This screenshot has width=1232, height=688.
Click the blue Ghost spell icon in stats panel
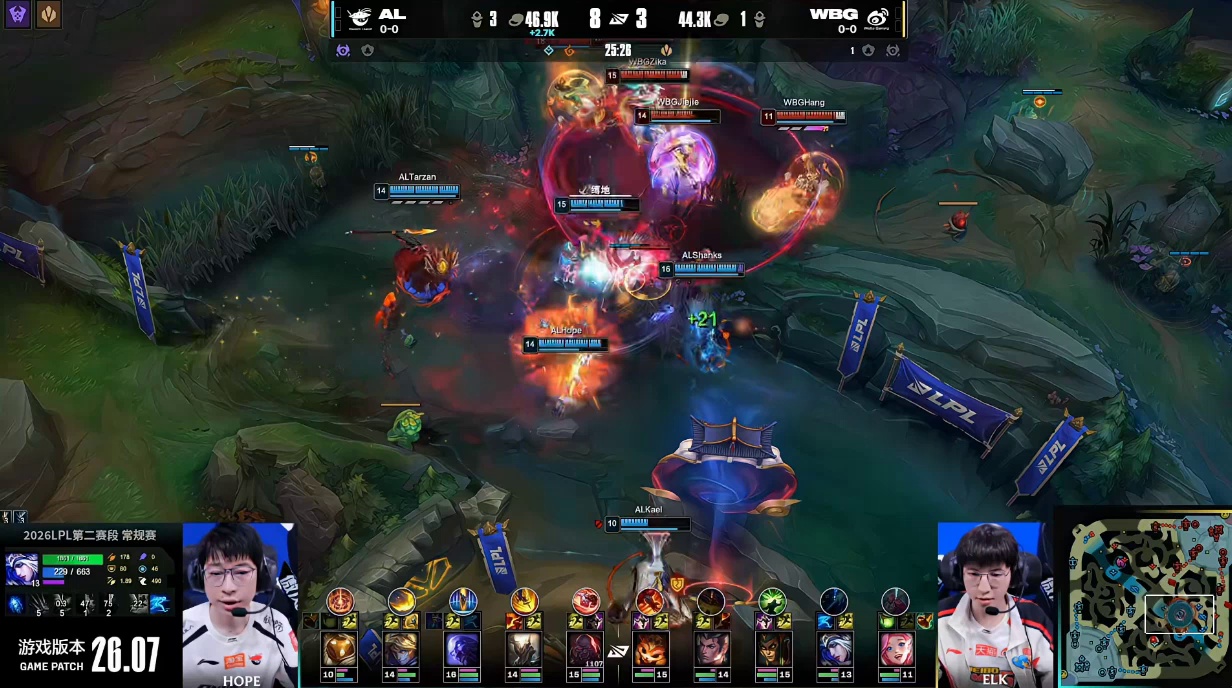160,604
